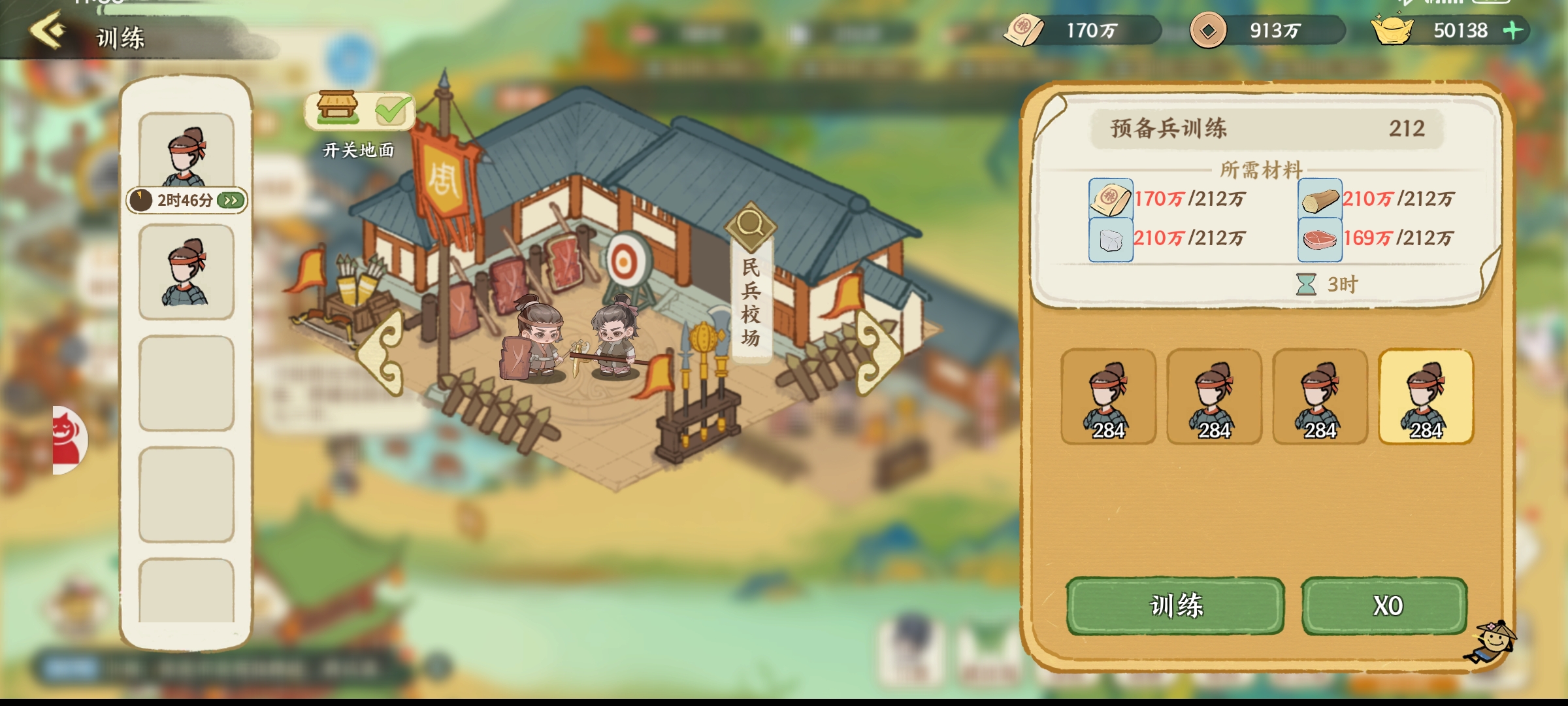Tap the green X0 button
Viewport: 1568px width, 706px height.
point(1385,605)
